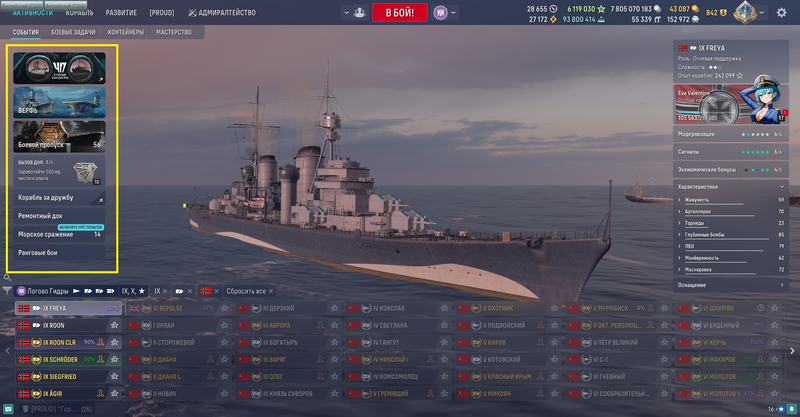Open the Модернизации upgrades row
Screen dimensions: 800x417
coord(731,133)
